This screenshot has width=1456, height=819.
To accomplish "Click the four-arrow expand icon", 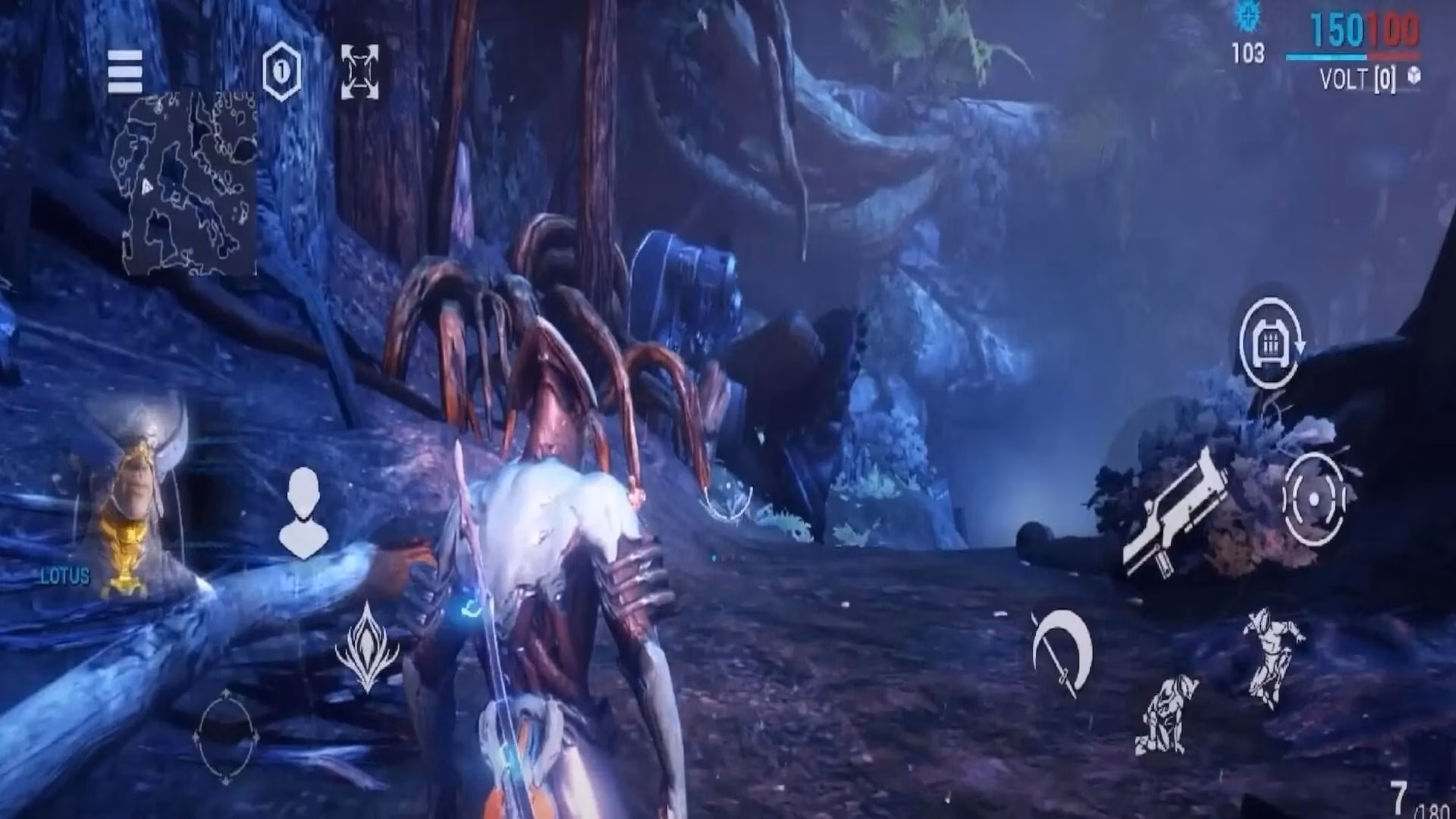I will (x=359, y=71).
